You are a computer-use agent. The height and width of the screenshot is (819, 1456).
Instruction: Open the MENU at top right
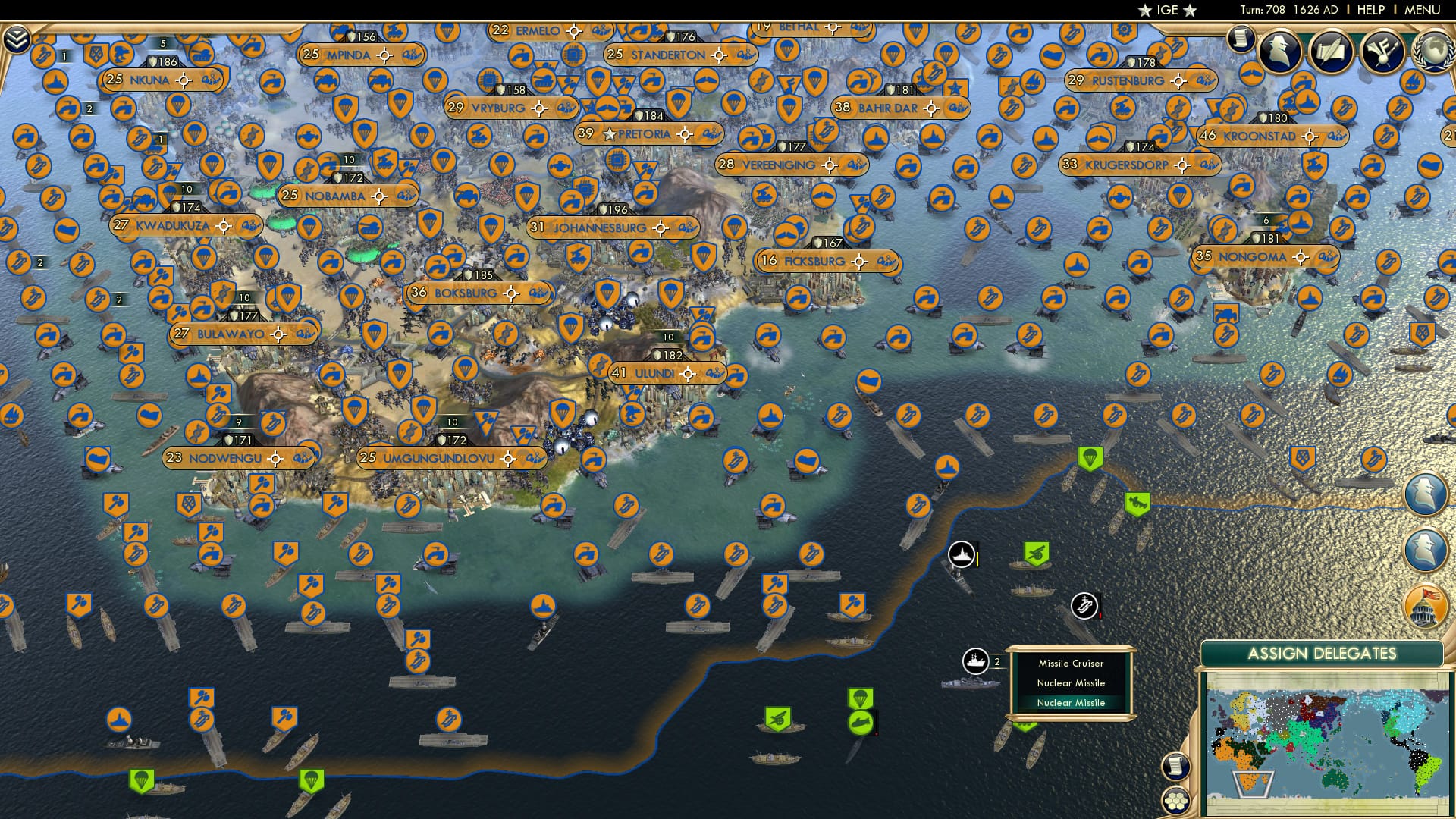(1423, 8)
